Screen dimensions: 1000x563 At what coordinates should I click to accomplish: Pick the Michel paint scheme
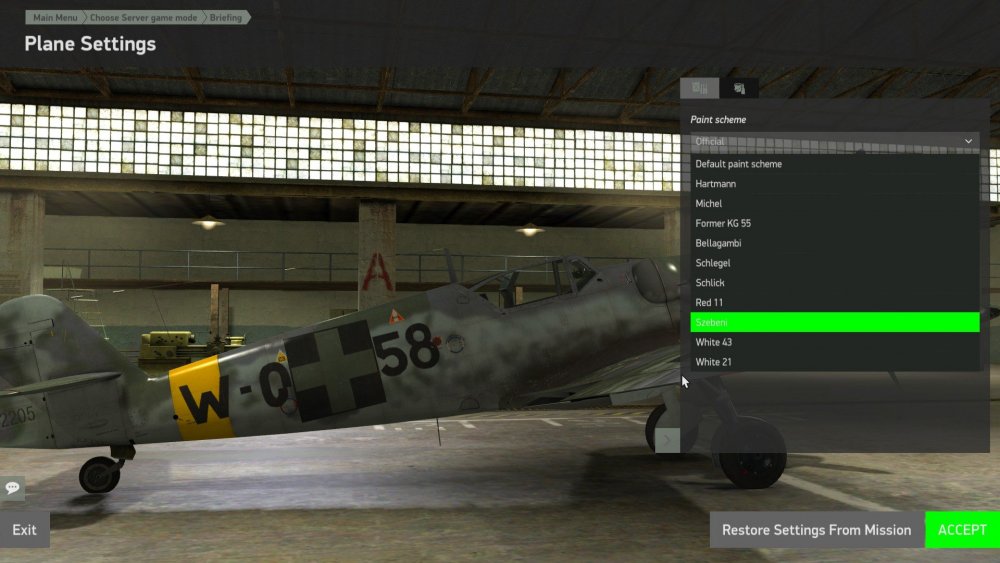709,204
